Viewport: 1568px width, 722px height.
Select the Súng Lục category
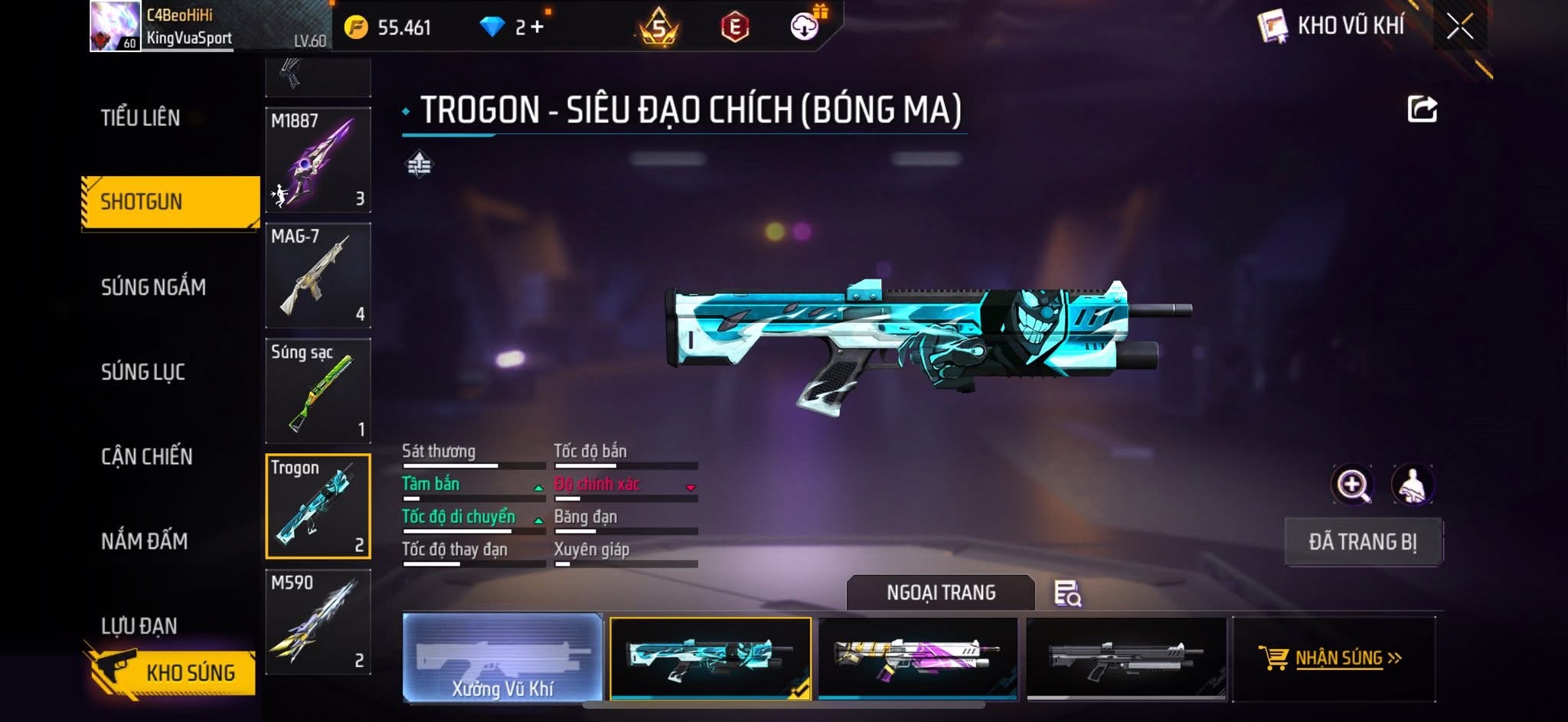point(143,372)
